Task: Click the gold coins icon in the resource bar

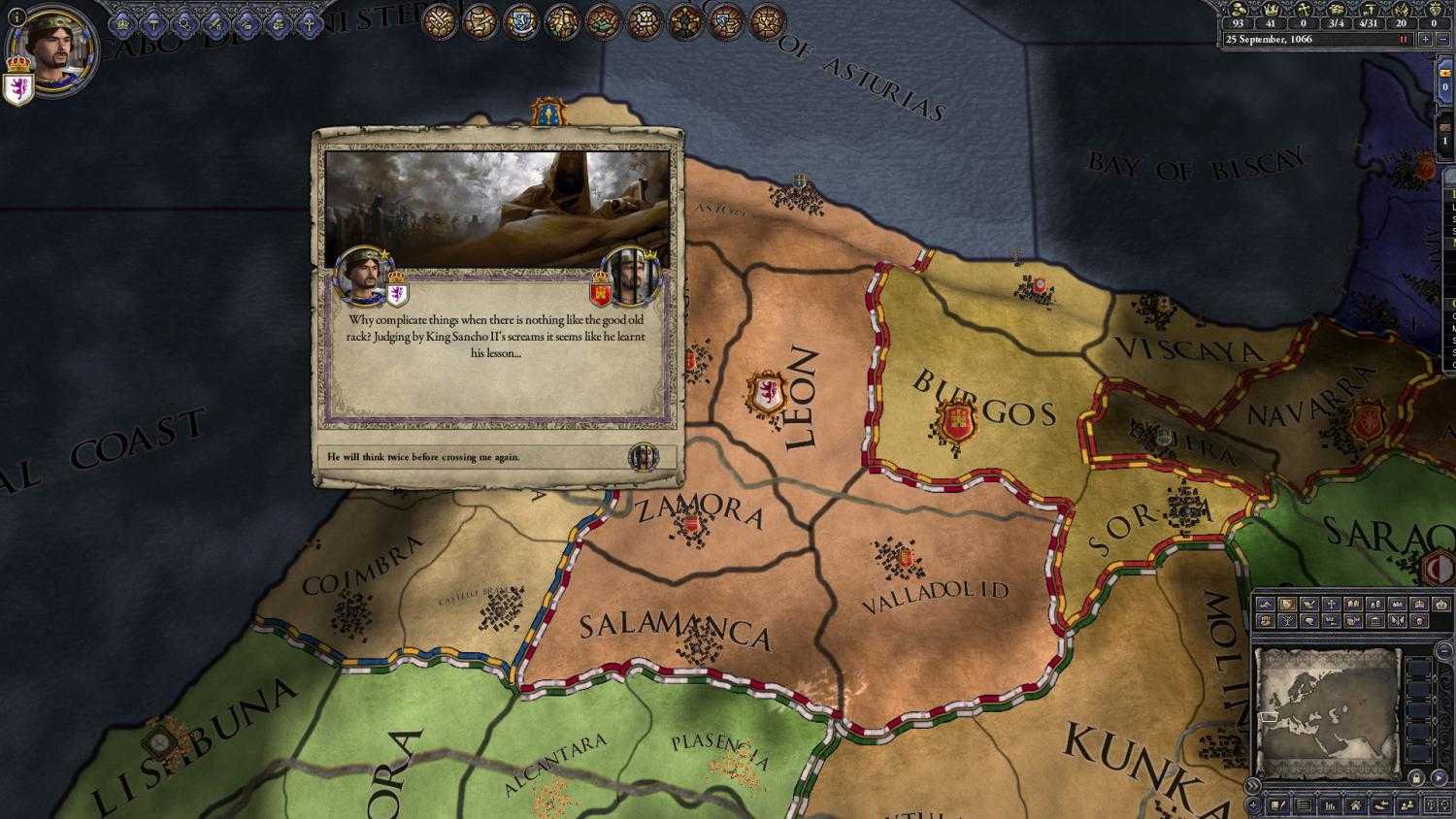Action: 1237,10
